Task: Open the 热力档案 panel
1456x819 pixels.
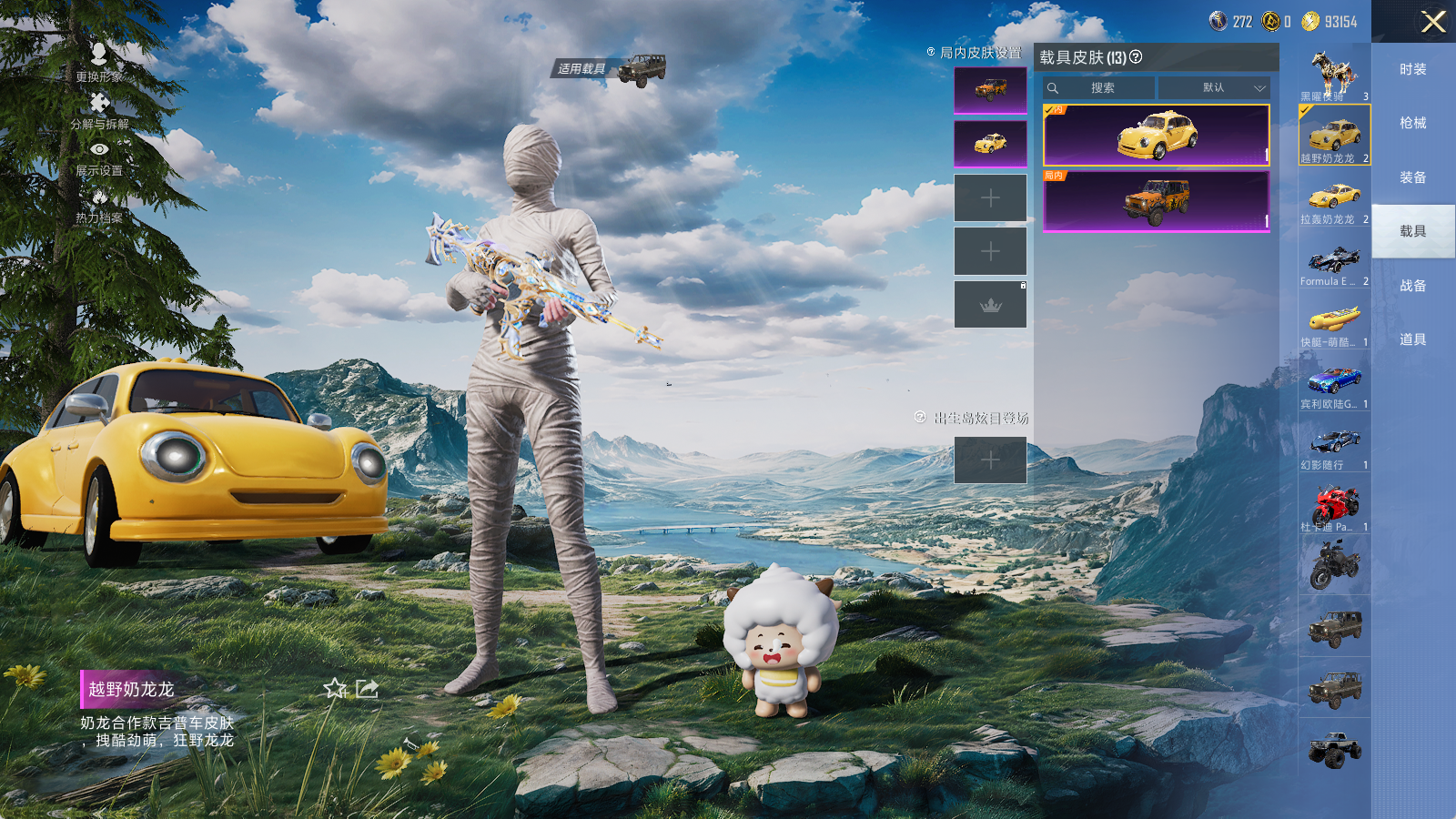Action: 99,206
